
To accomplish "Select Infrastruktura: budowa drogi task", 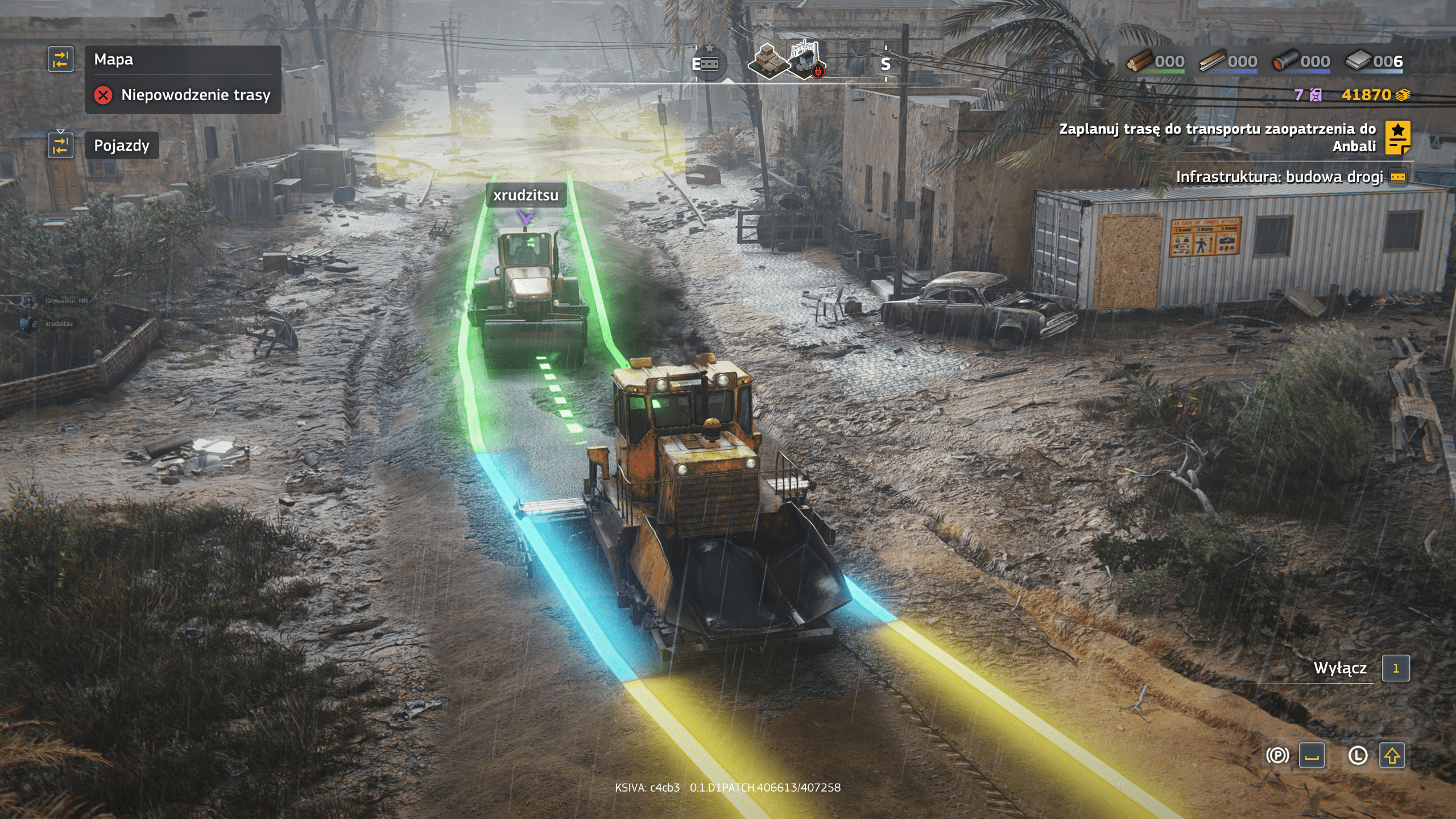I will [x=1279, y=177].
